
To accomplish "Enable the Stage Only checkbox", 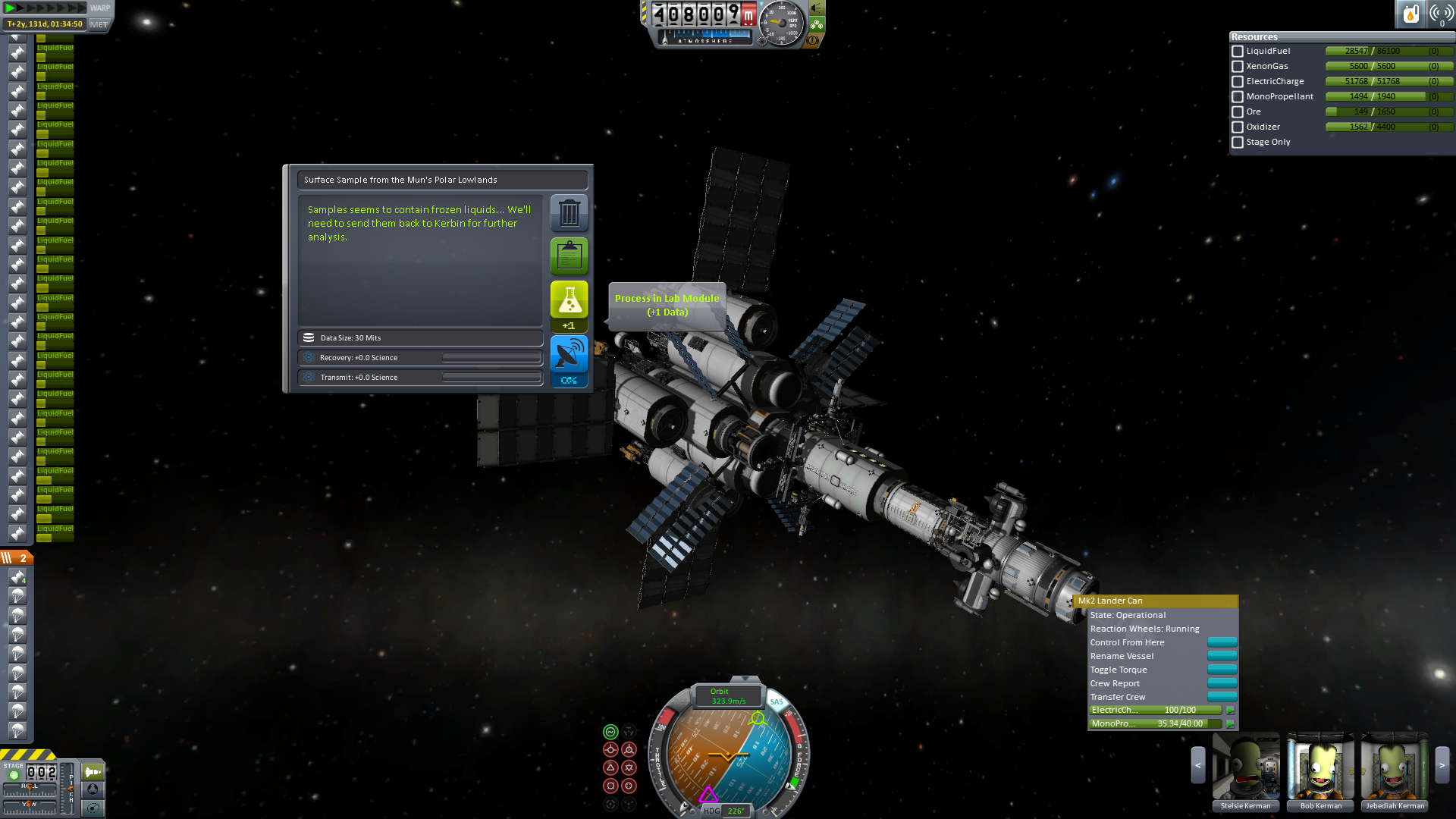I will click(1238, 143).
